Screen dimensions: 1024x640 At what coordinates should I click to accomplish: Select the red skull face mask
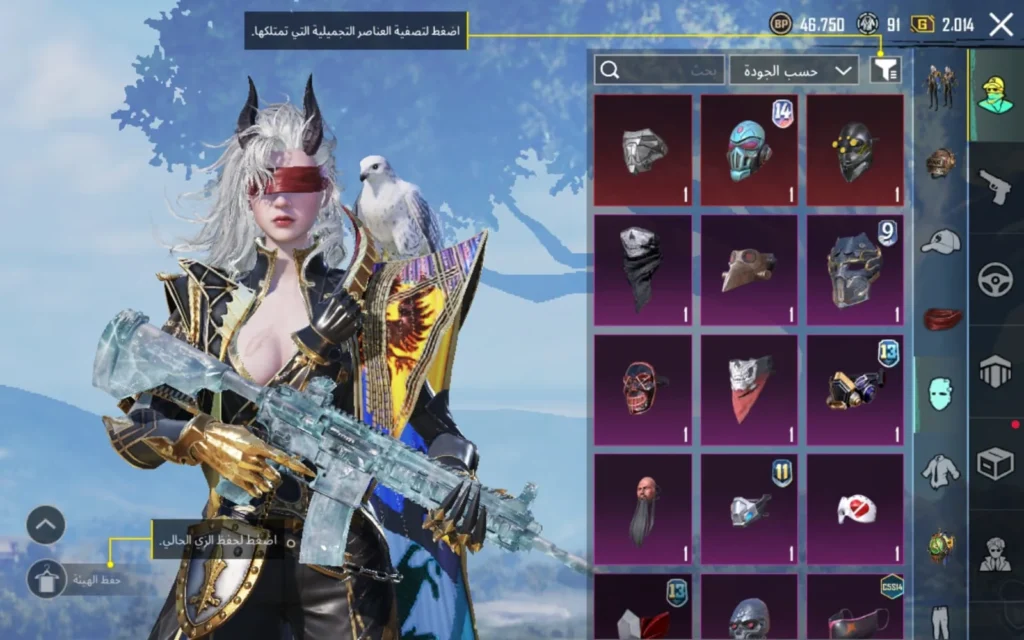(x=643, y=389)
